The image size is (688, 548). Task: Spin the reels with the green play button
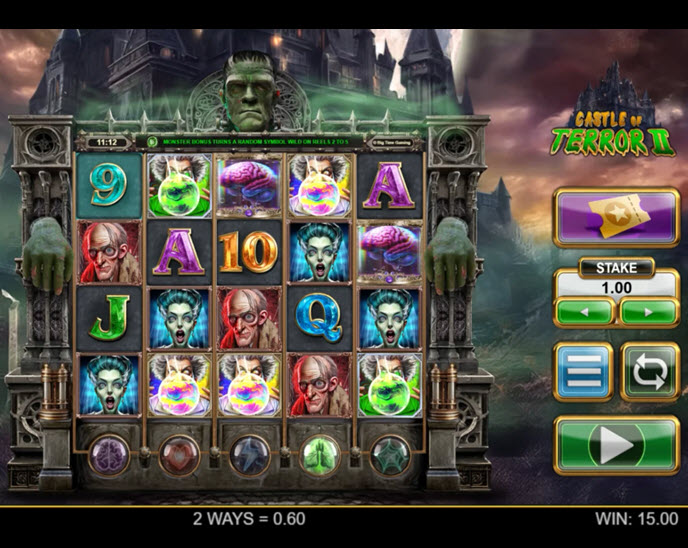click(616, 445)
